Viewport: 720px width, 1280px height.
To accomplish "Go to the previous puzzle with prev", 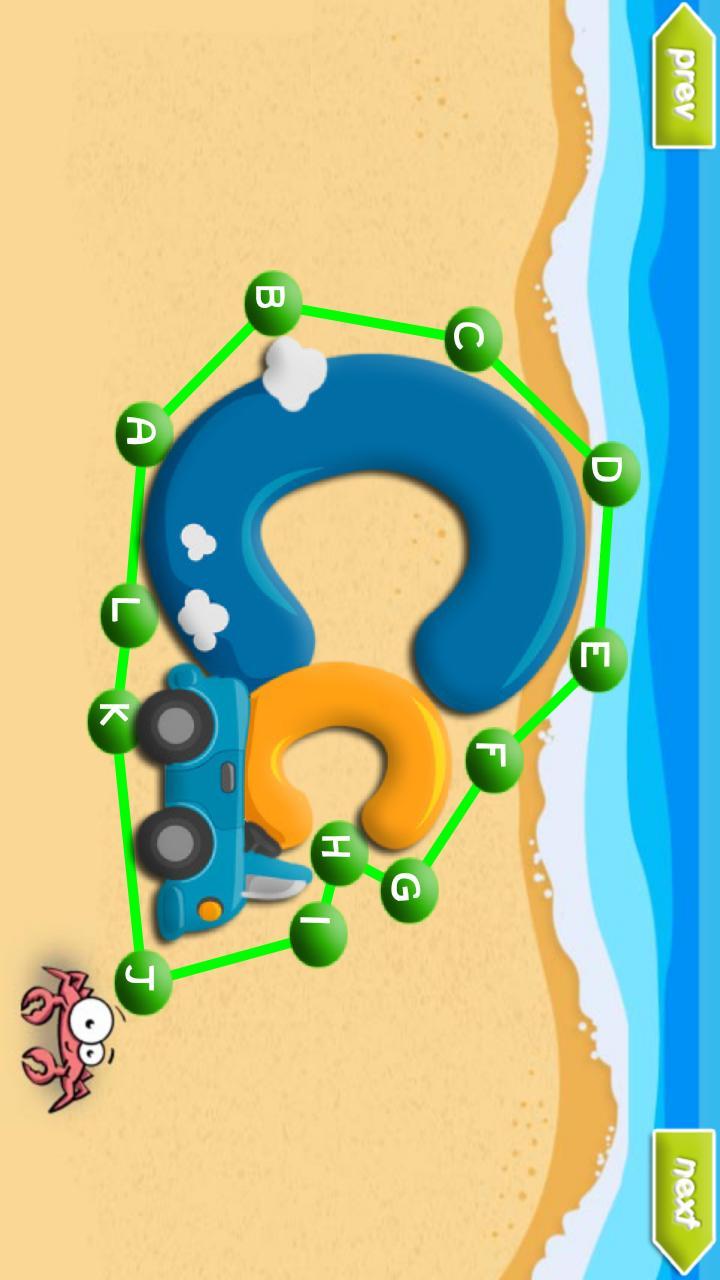I will point(685,75).
